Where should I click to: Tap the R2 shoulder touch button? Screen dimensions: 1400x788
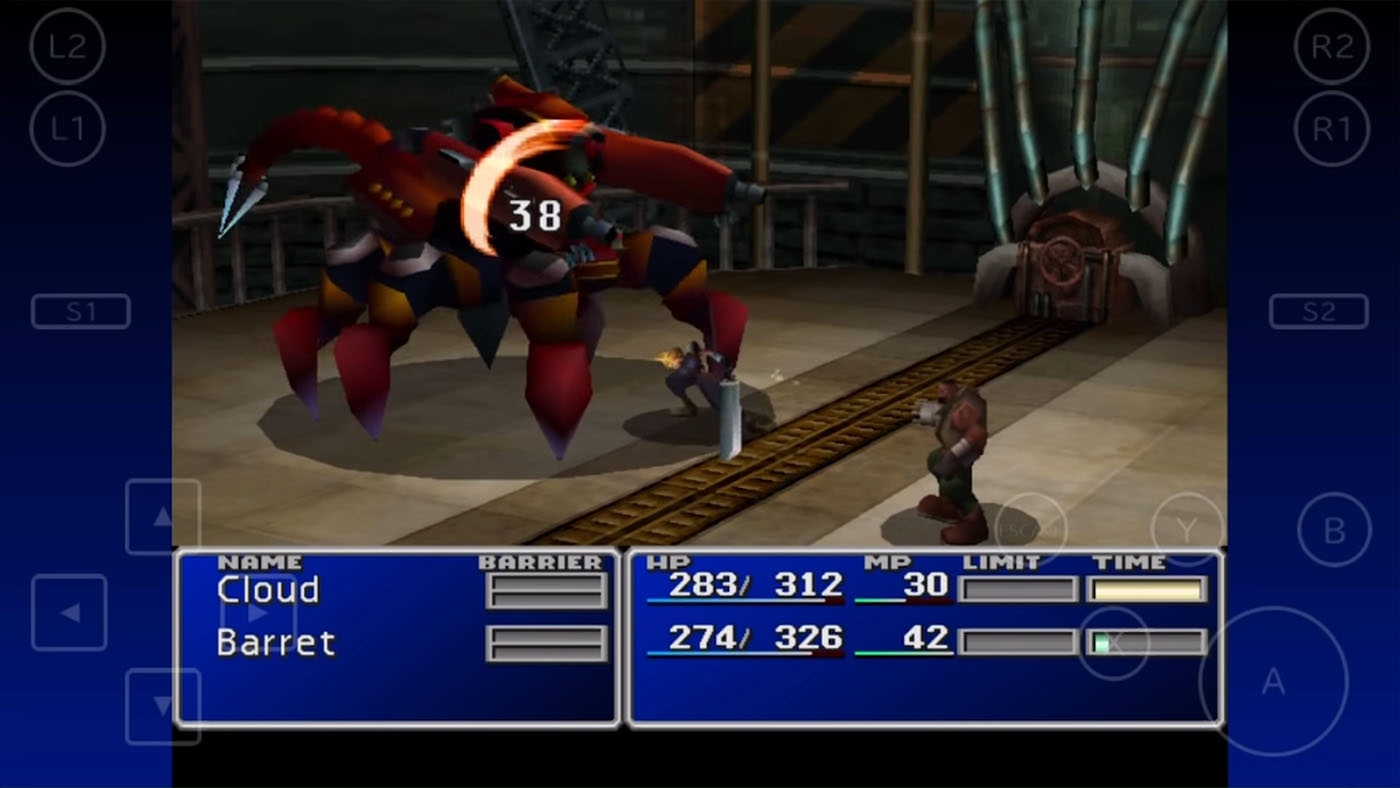[x=1331, y=45]
